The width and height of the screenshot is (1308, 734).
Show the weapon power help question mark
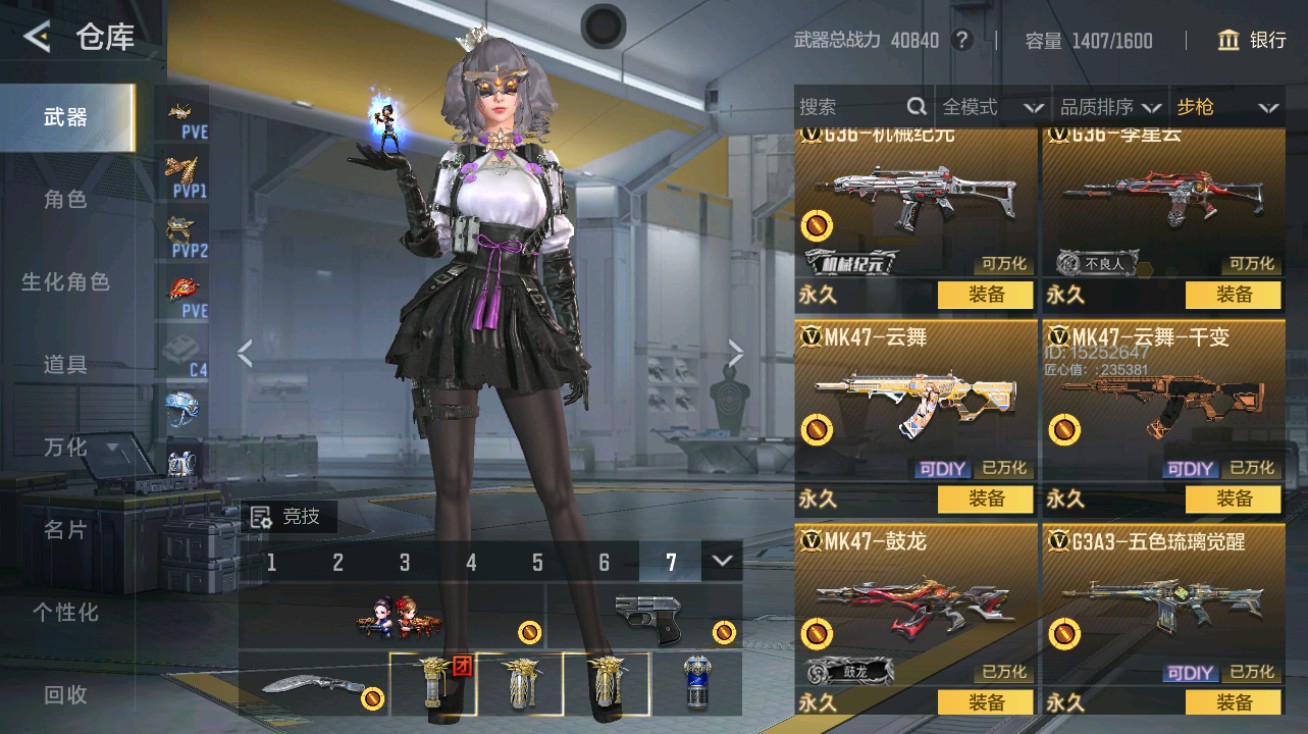point(962,40)
